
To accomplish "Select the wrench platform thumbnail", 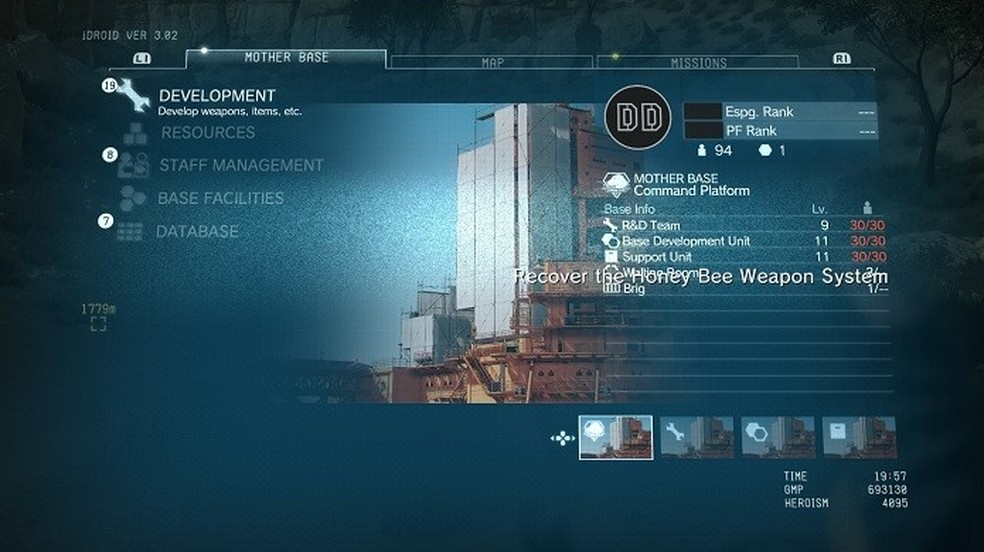I will tap(697, 437).
